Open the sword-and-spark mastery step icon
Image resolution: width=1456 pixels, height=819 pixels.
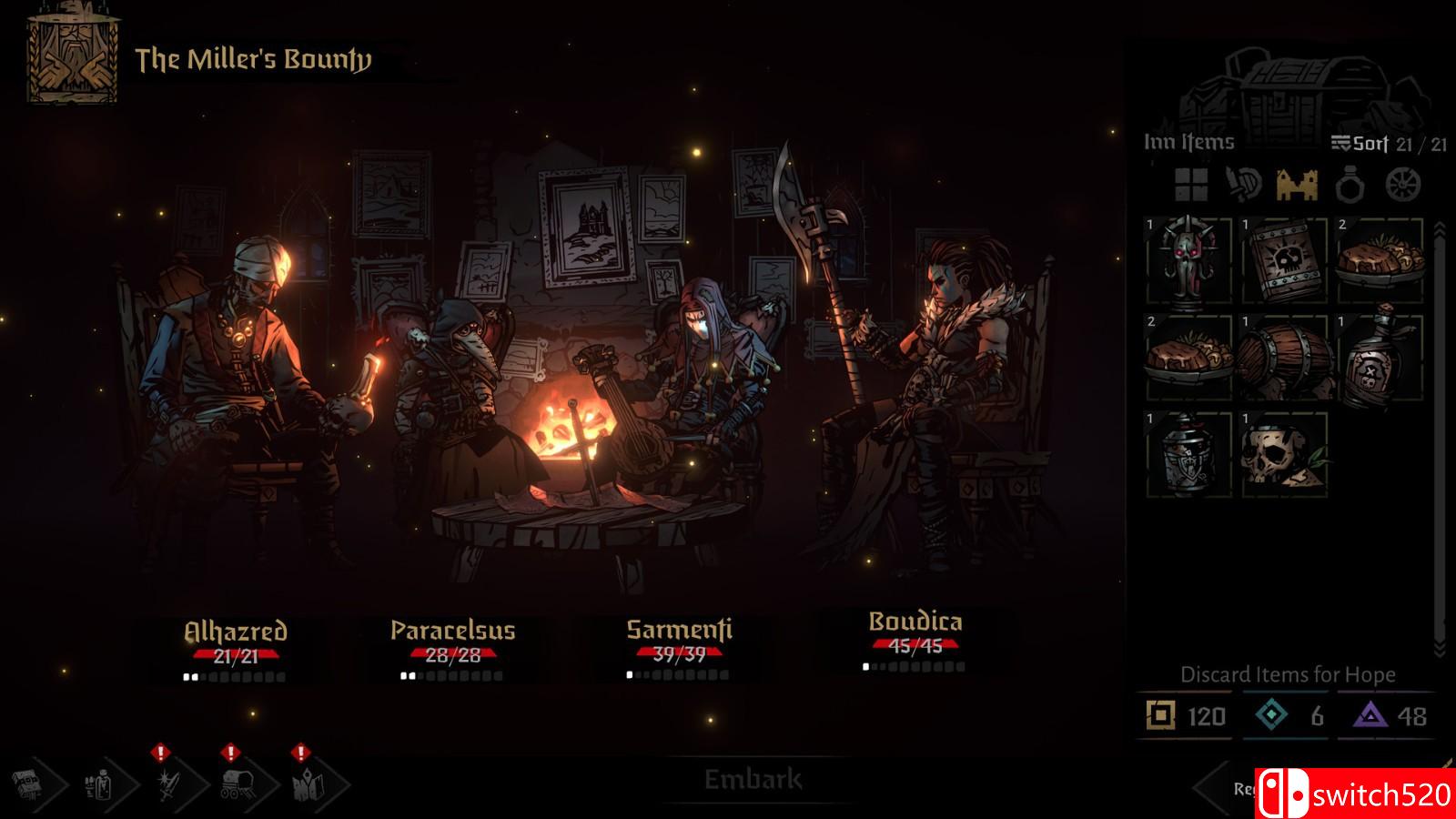pyautogui.click(x=168, y=783)
